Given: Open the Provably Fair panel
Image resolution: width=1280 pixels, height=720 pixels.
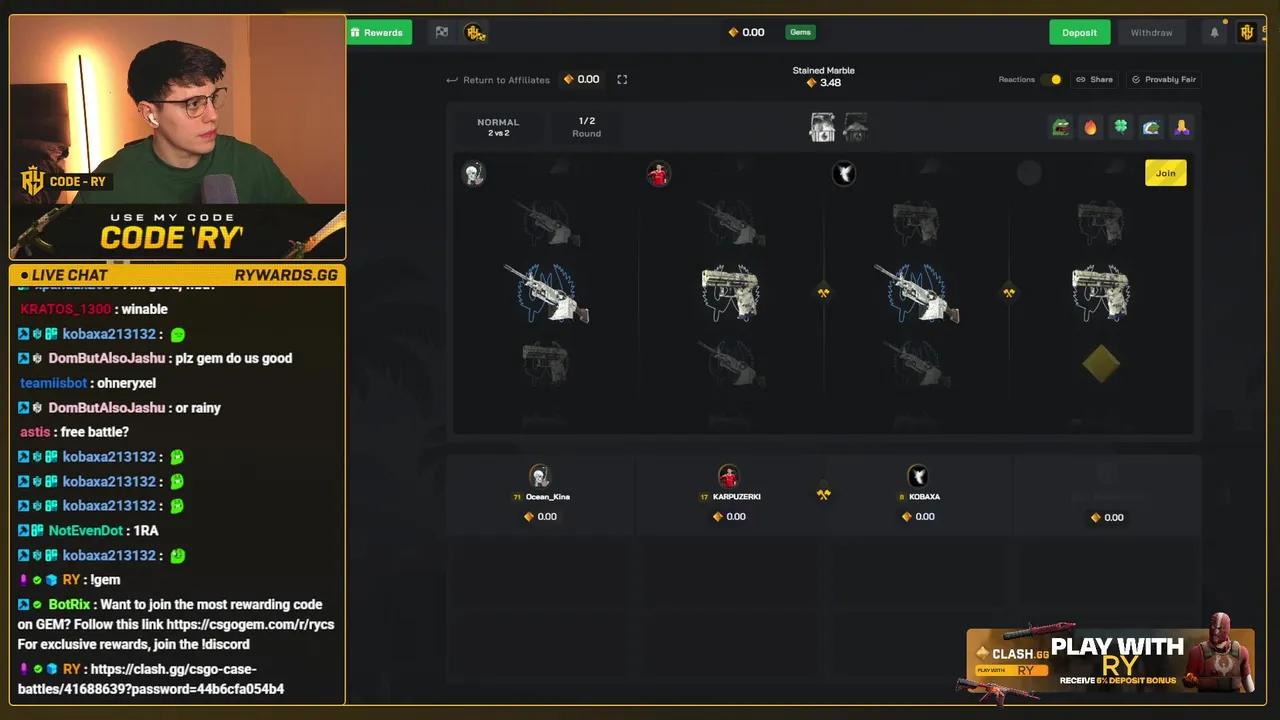Looking at the screenshot, I should click(1163, 79).
